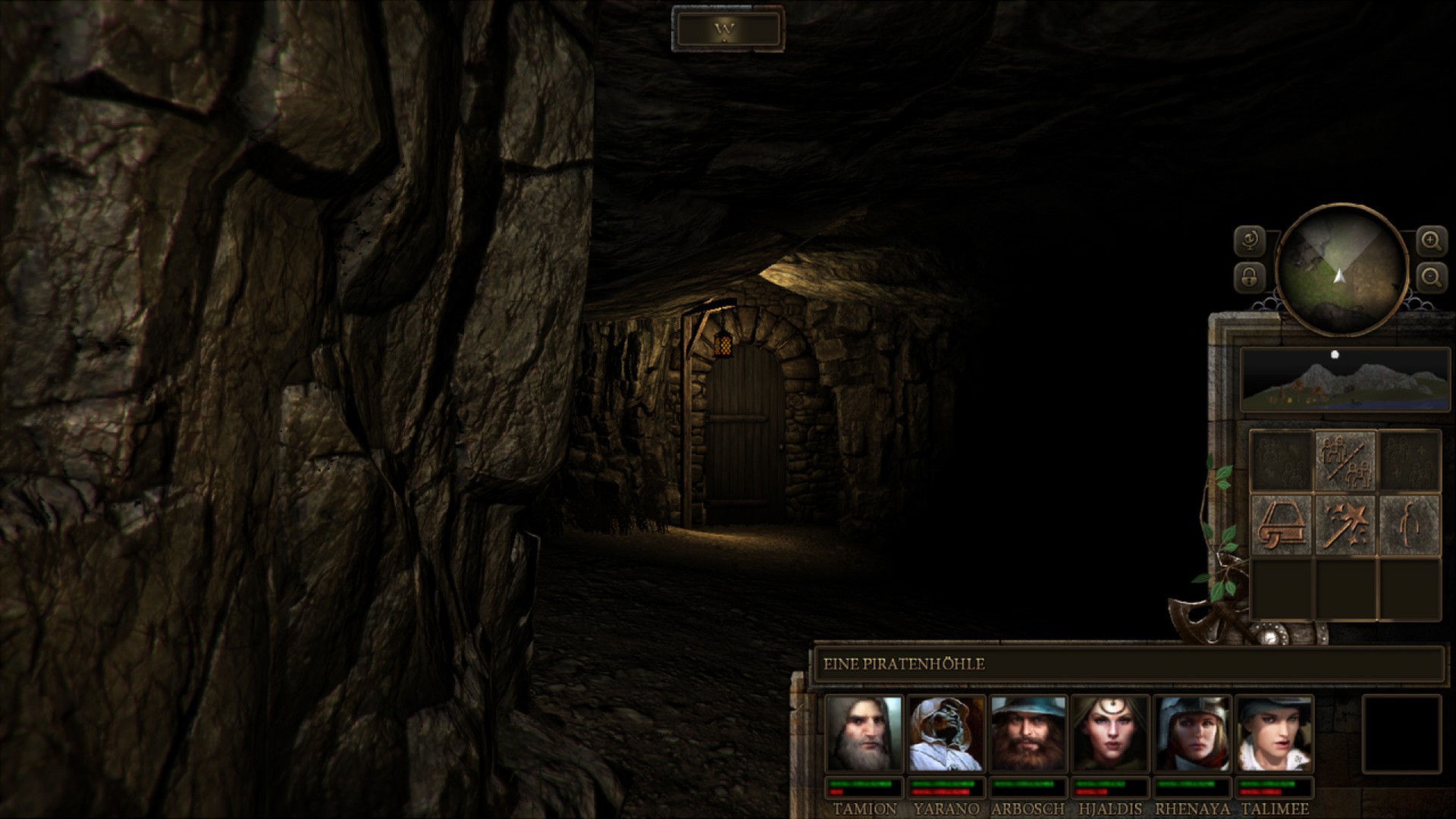Select Rhenaya's helmeted portrait
The width and height of the screenshot is (1456, 819).
(1192, 734)
